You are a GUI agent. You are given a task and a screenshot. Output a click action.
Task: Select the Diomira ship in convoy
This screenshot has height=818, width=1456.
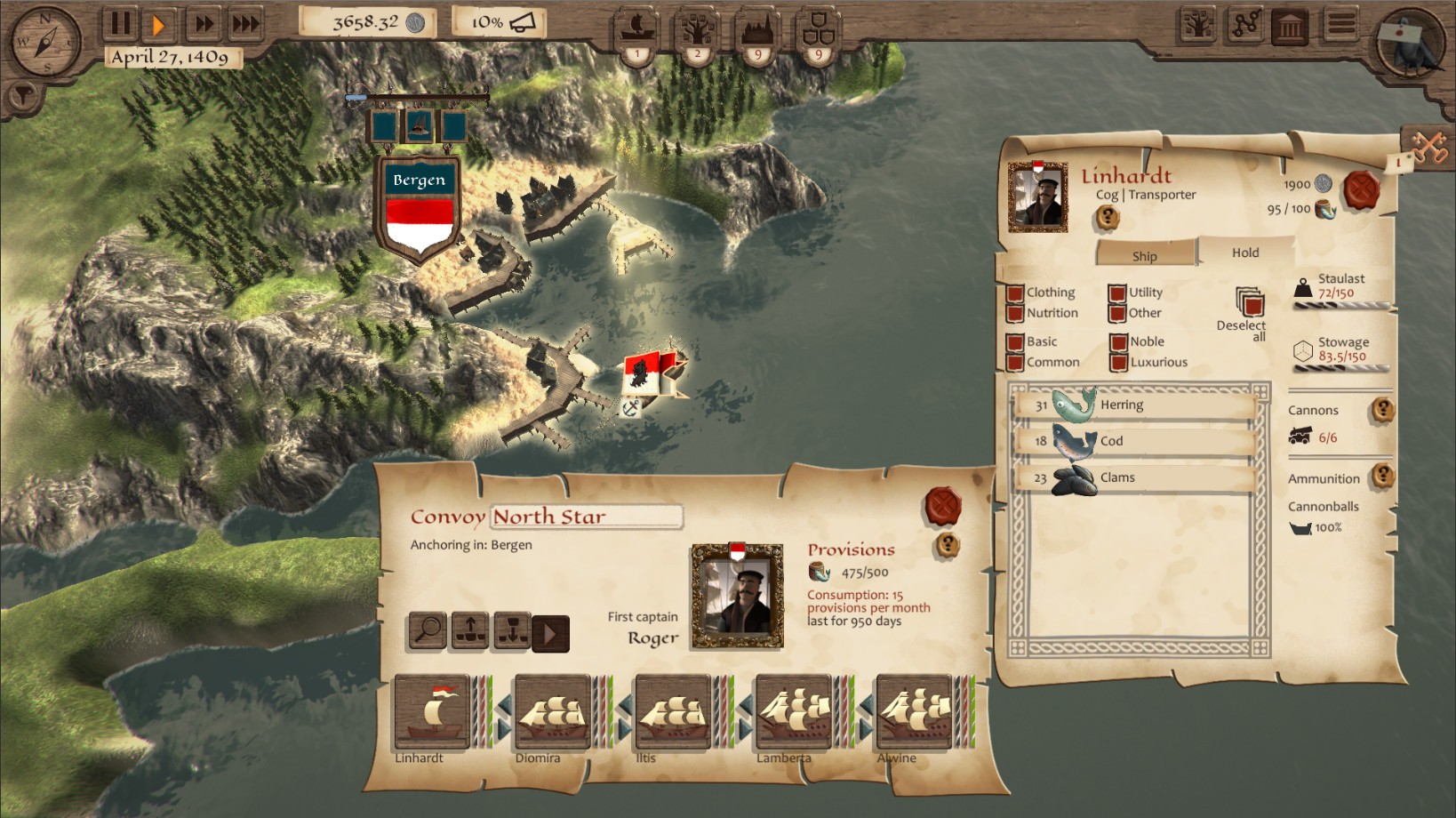click(x=552, y=712)
